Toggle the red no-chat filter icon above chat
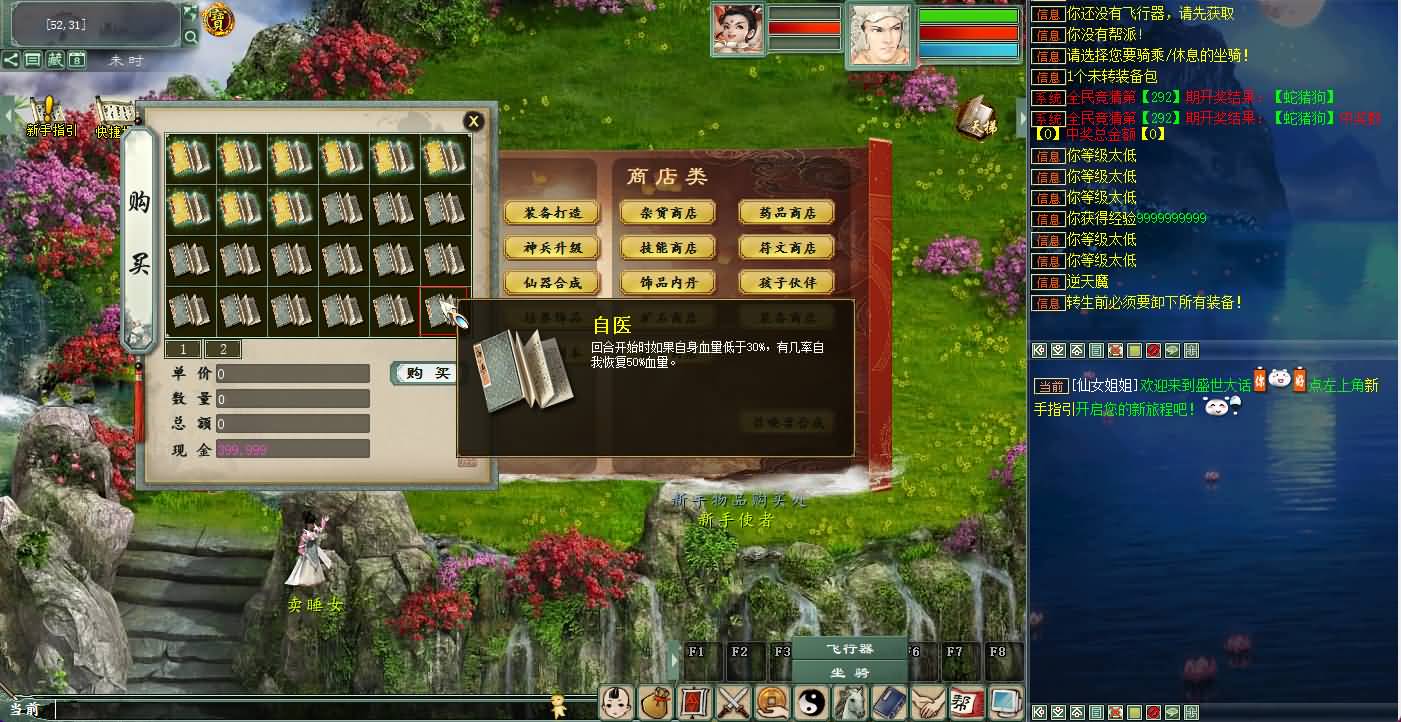Viewport: 1401px width, 722px height. 1152,351
